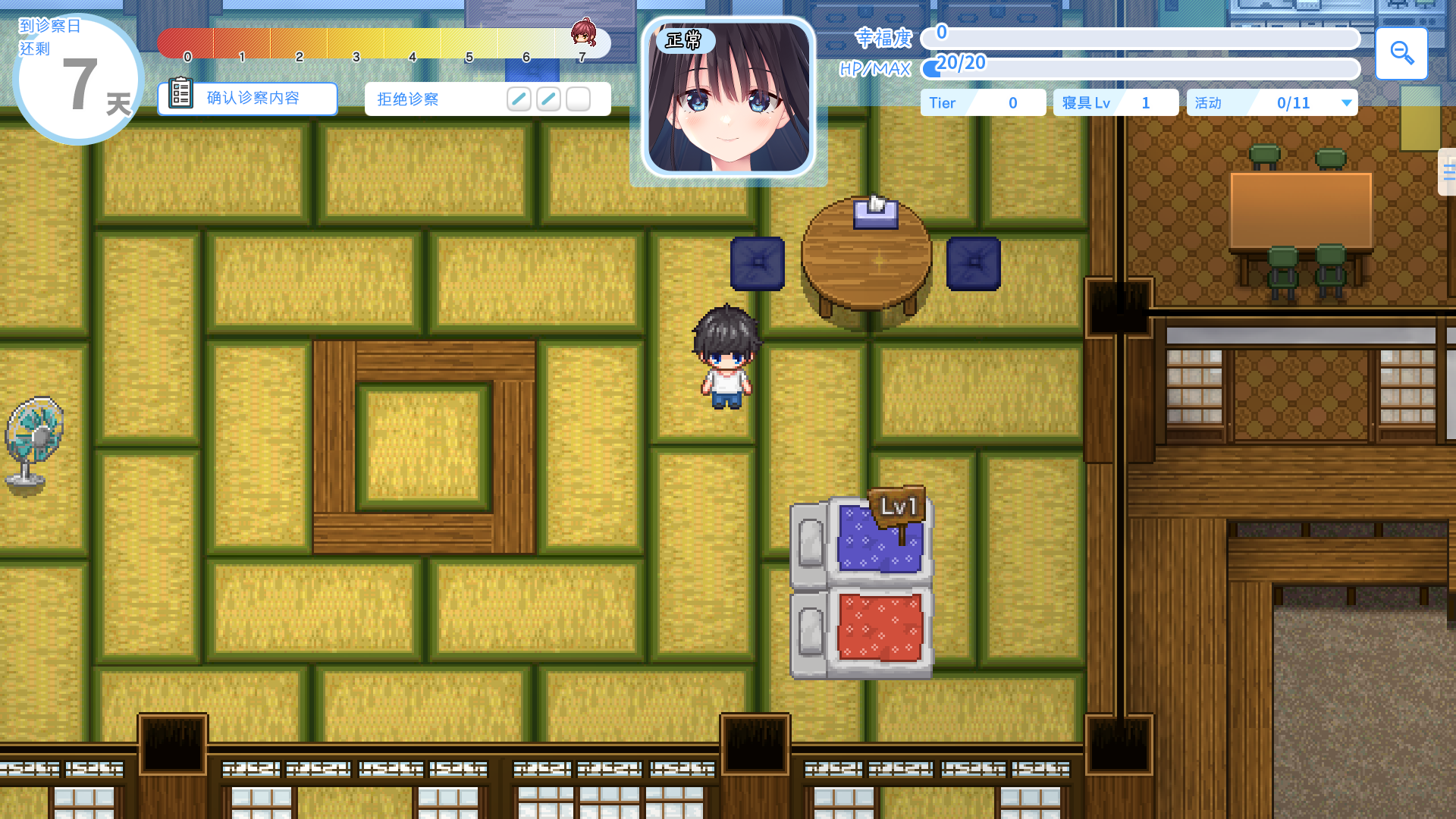Expand the 活动 0/11 dropdown
1456x819 pixels.
[x=1346, y=102]
